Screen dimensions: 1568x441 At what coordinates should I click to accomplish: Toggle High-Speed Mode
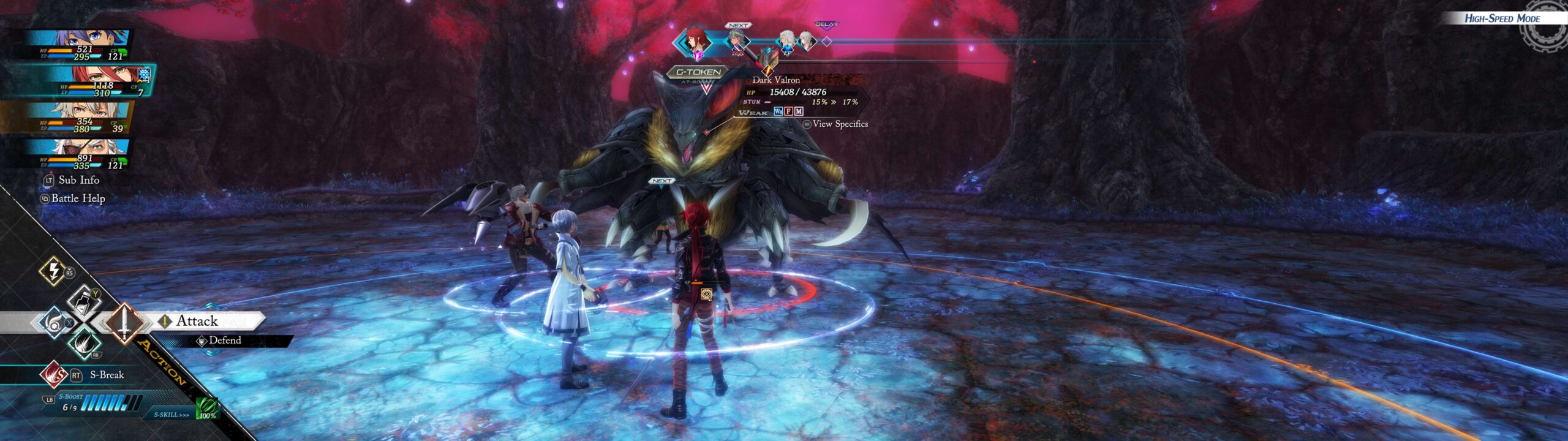click(x=1501, y=18)
